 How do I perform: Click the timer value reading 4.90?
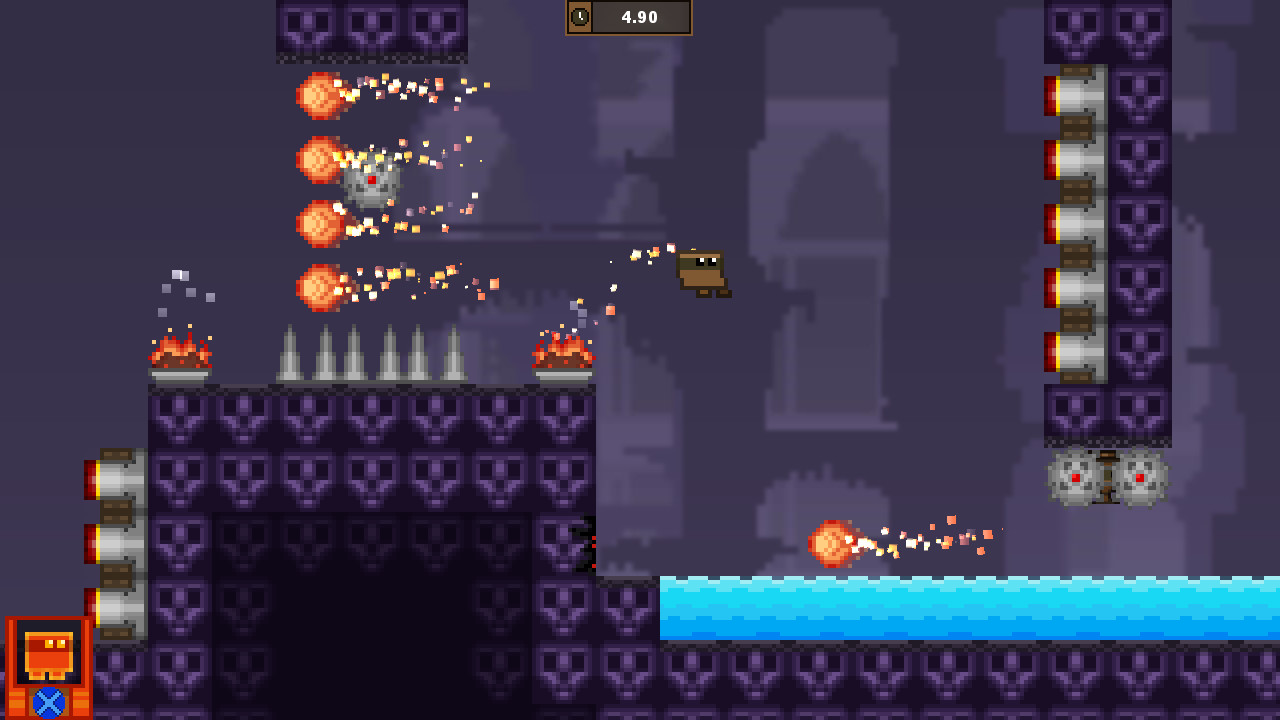(x=640, y=17)
